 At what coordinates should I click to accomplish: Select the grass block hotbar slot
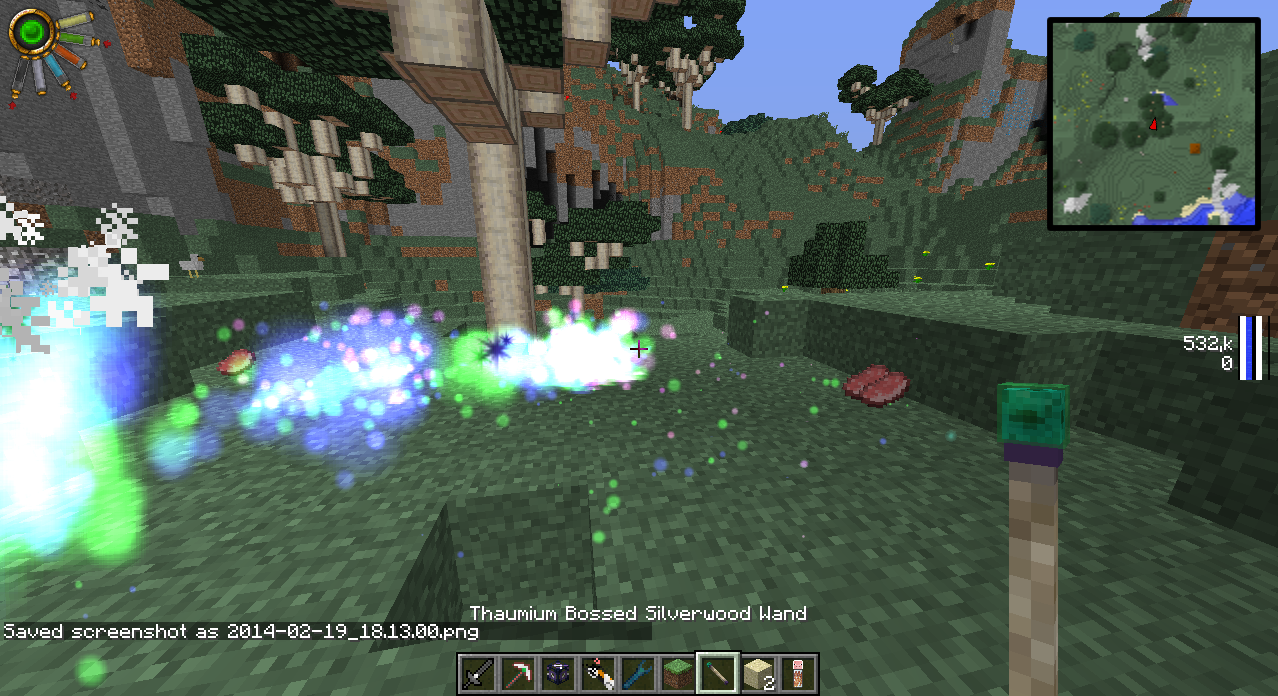(678, 674)
